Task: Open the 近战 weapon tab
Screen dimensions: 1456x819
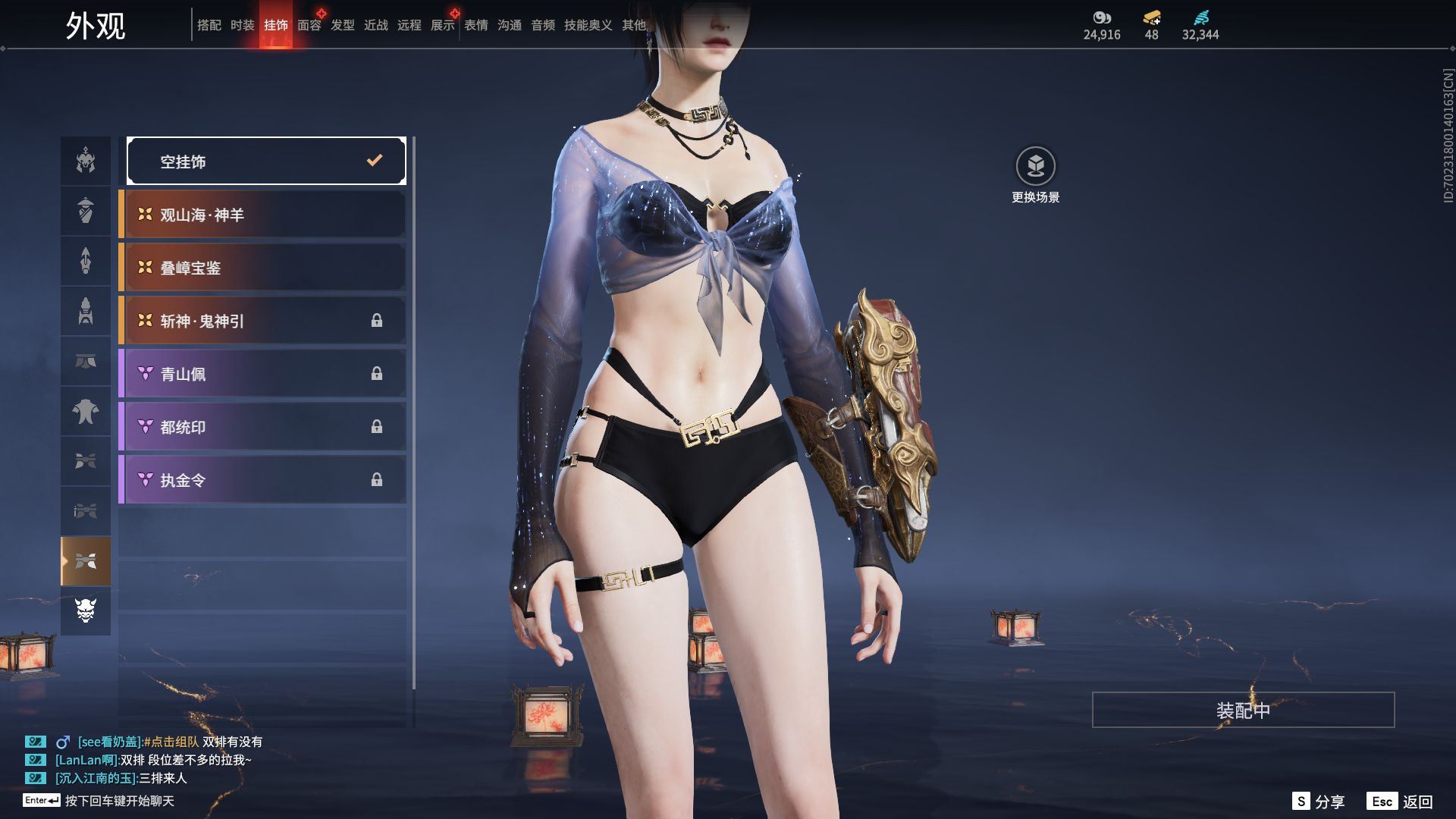Action: pyautogui.click(x=375, y=25)
